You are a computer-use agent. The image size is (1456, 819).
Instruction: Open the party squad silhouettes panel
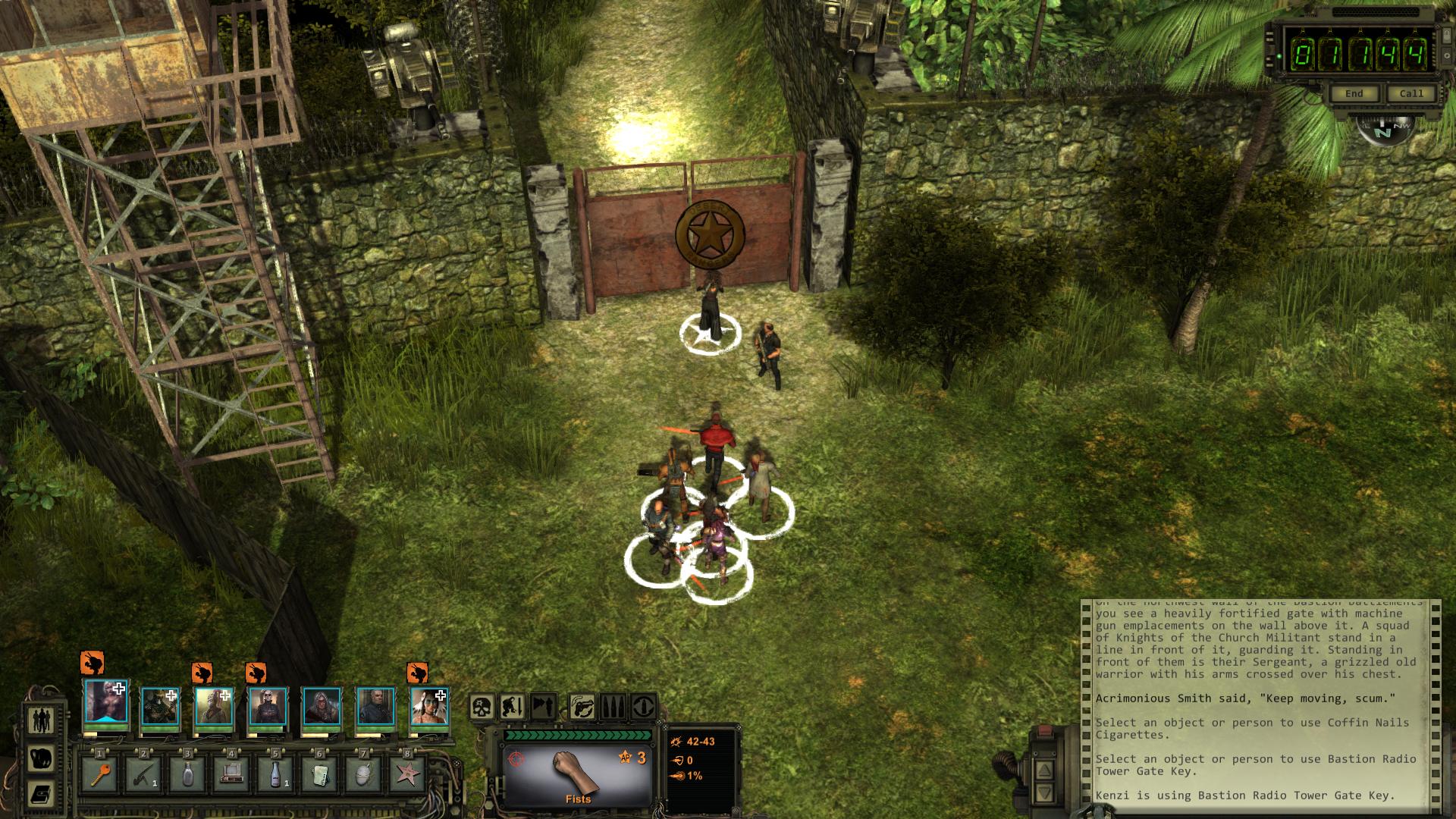pyautogui.click(x=42, y=720)
